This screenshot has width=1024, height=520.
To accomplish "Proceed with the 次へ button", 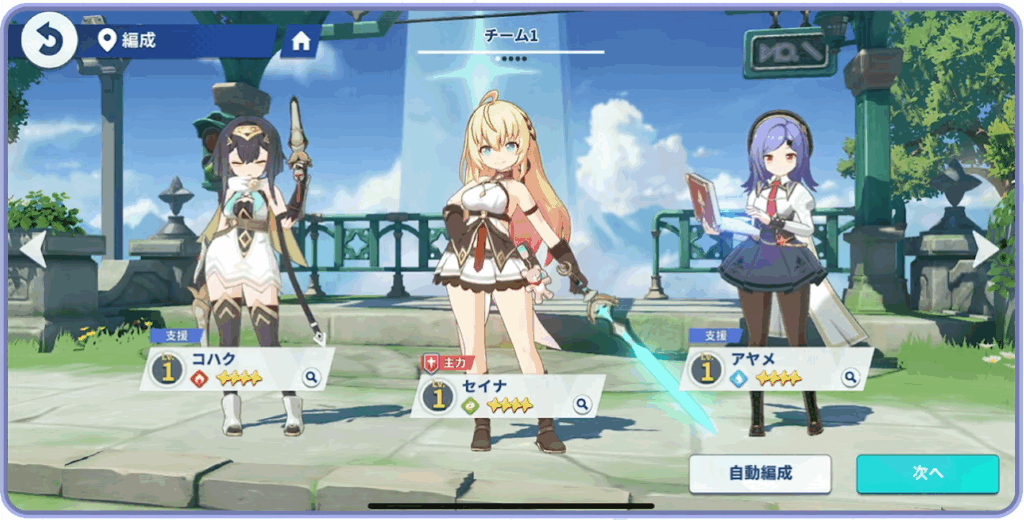I will pos(927,474).
